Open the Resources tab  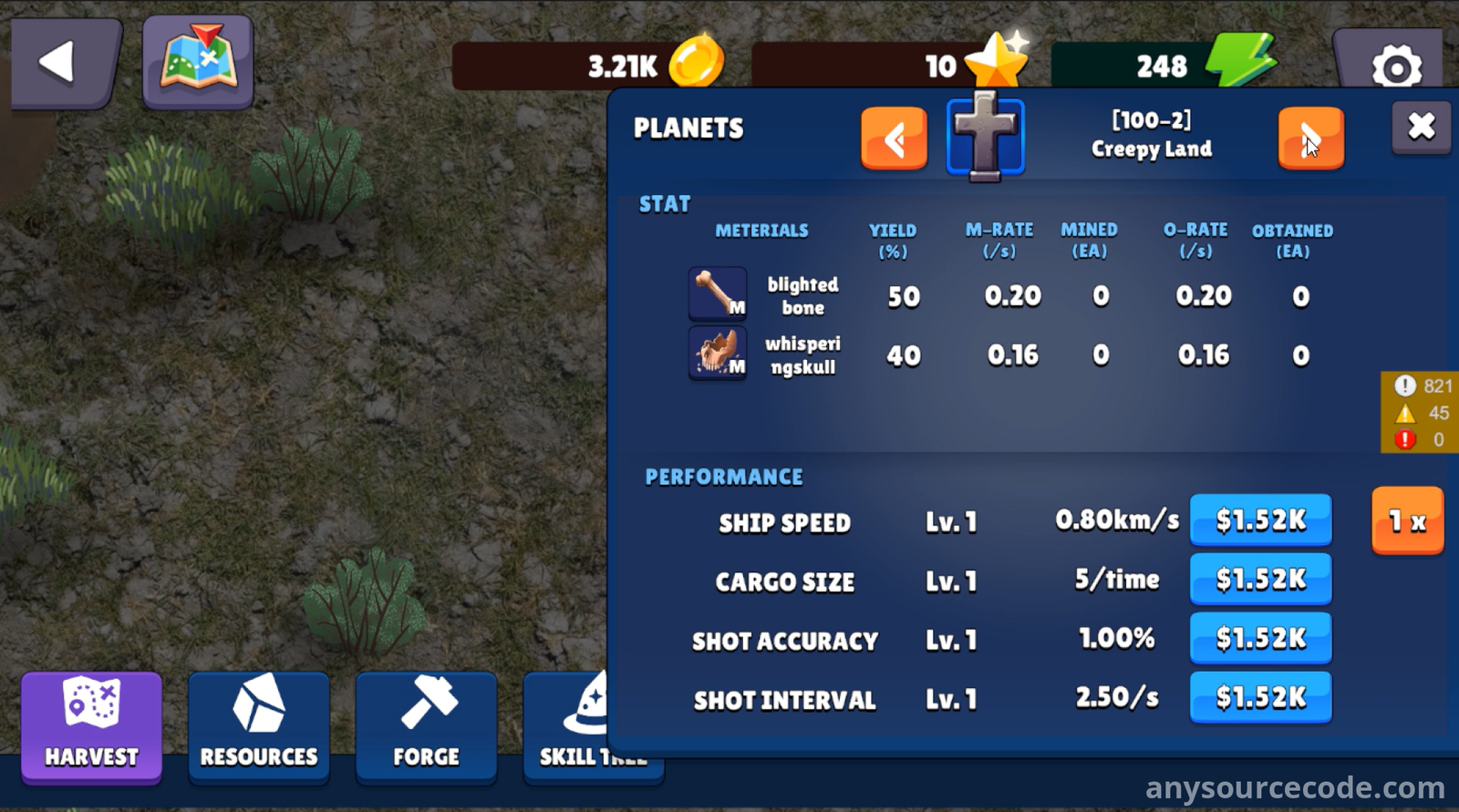tap(259, 726)
